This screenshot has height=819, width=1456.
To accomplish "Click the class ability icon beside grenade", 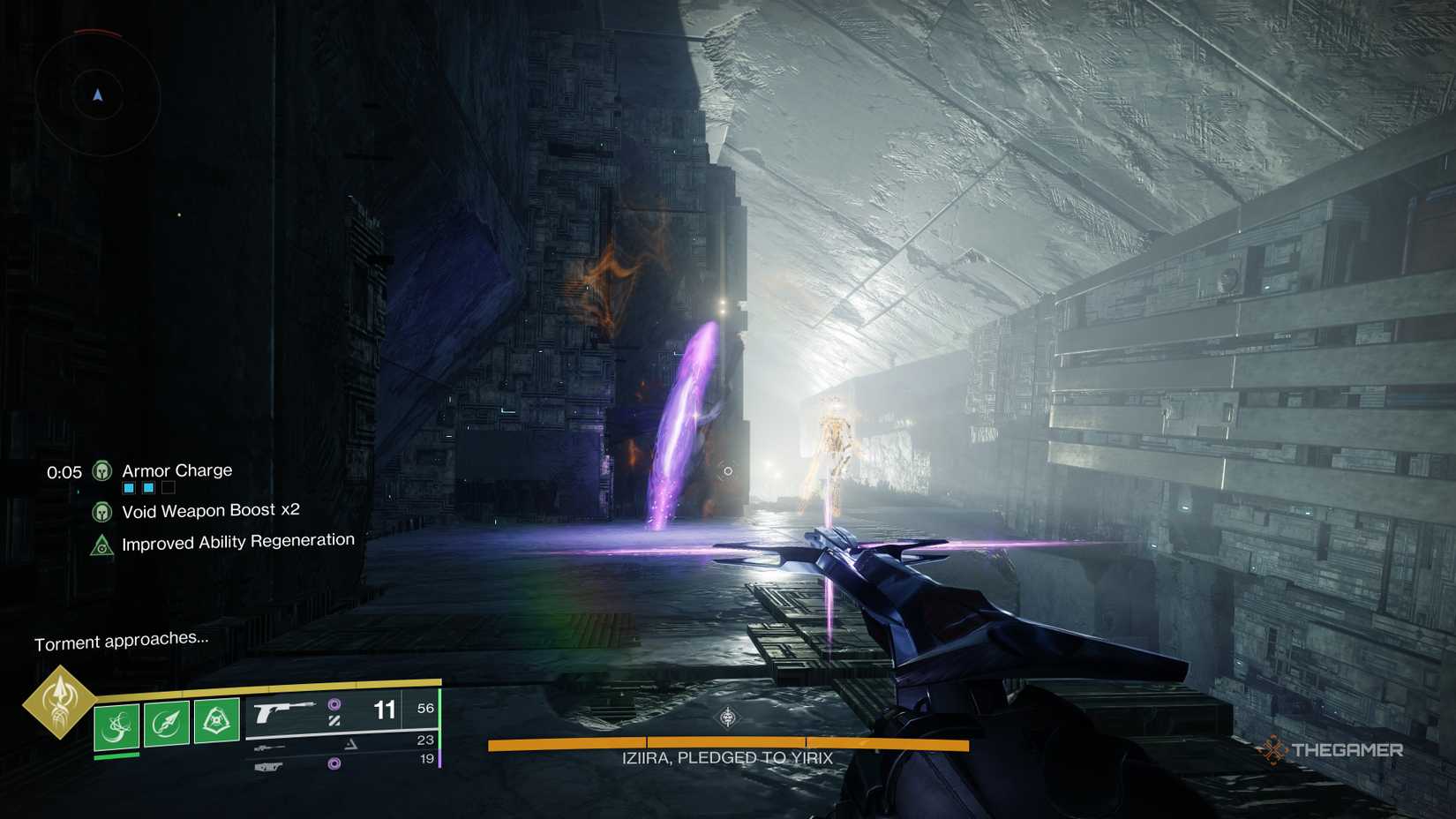I will (x=216, y=720).
